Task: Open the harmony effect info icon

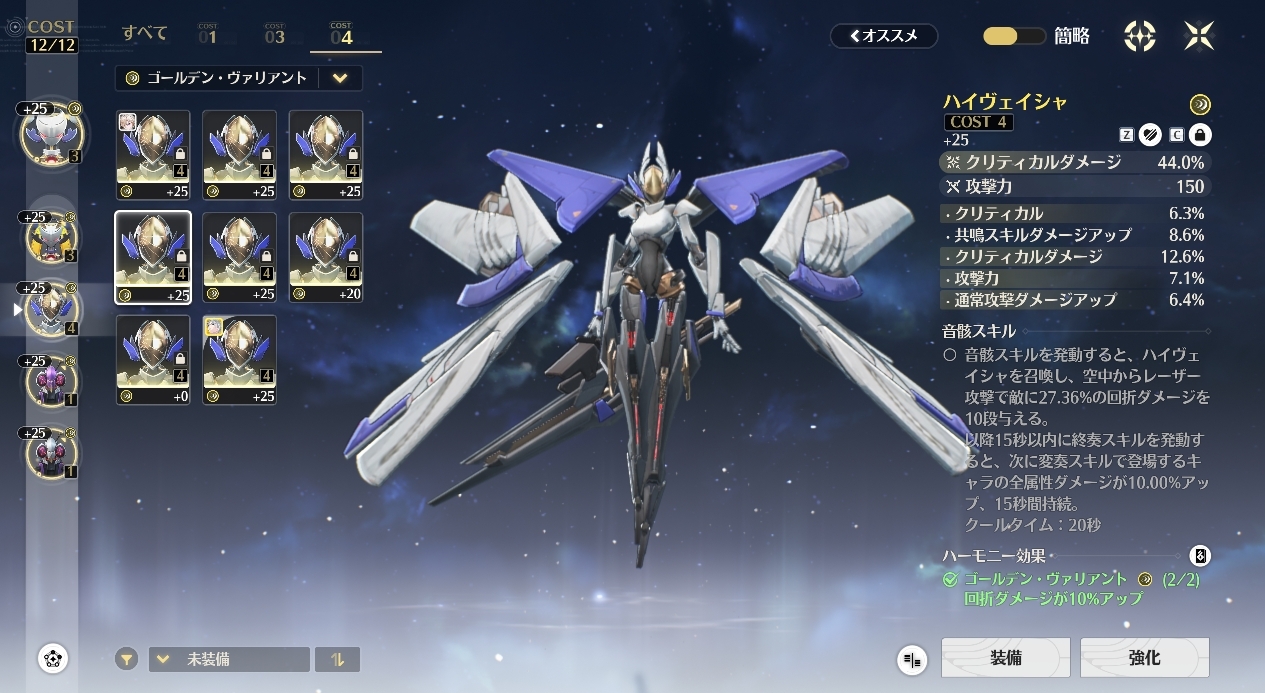Action: pos(1200,556)
